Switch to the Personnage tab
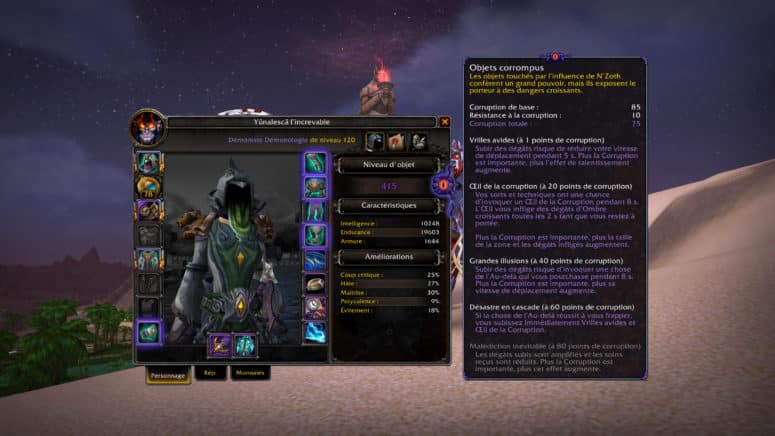The height and width of the screenshot is (436, 775). point(166,373)
